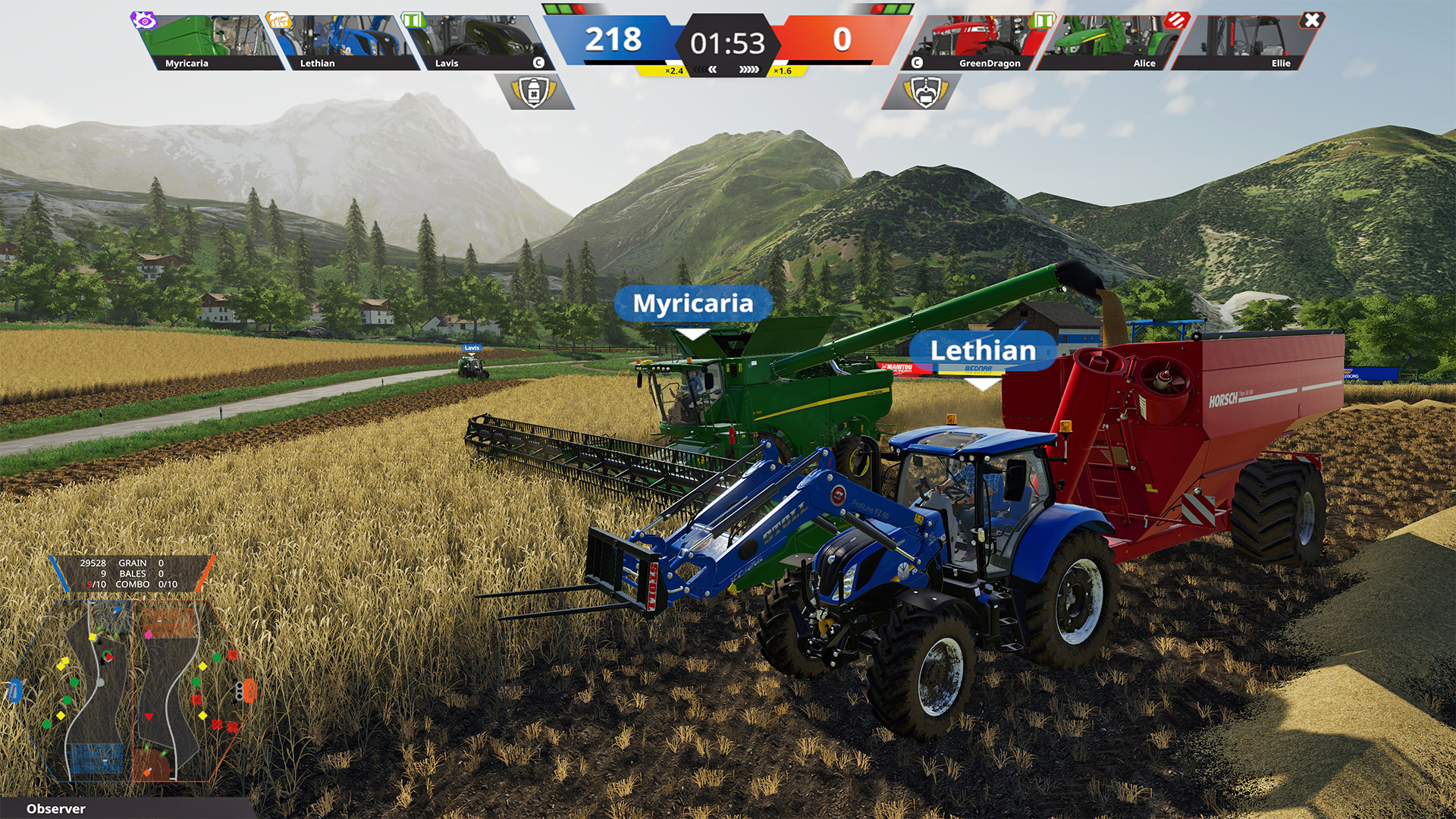Image resolution: width=1456 pixels, height=819 pixels.
Task: Click the pink diamond marker on the minimap
Action: point(149,633)
